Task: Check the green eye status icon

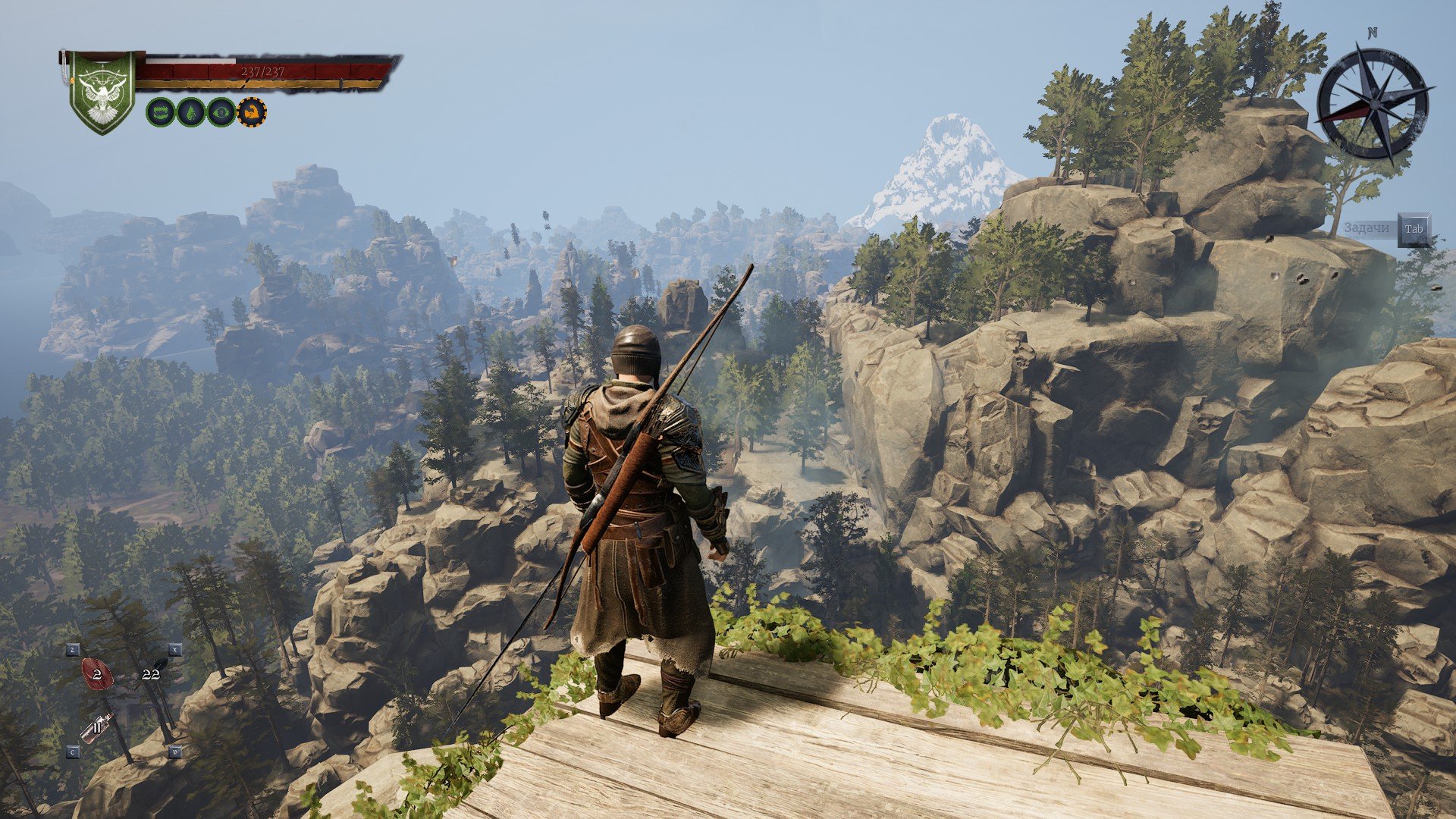Action: [221, 112]
